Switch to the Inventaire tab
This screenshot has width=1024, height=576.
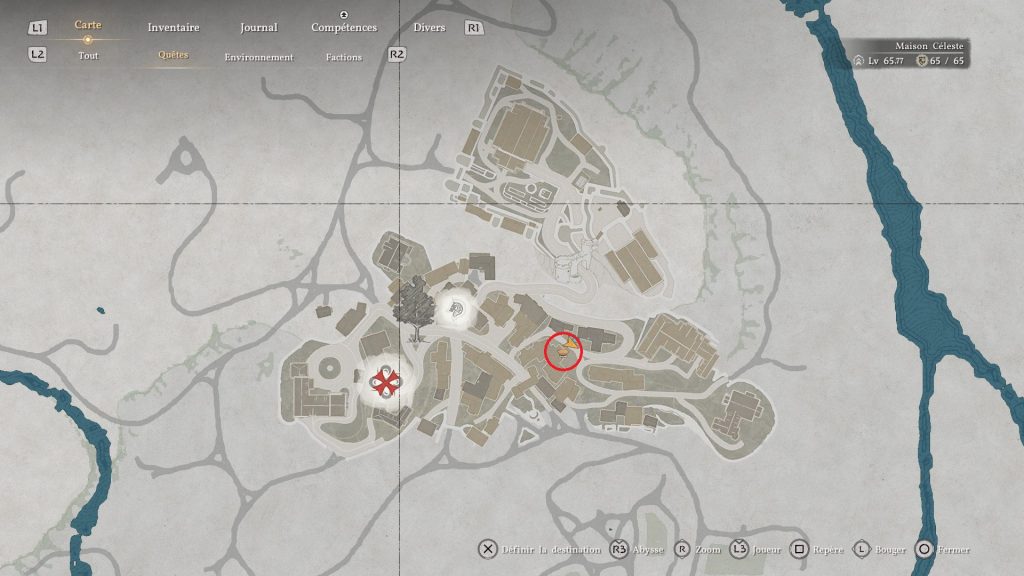pos(173,28)
